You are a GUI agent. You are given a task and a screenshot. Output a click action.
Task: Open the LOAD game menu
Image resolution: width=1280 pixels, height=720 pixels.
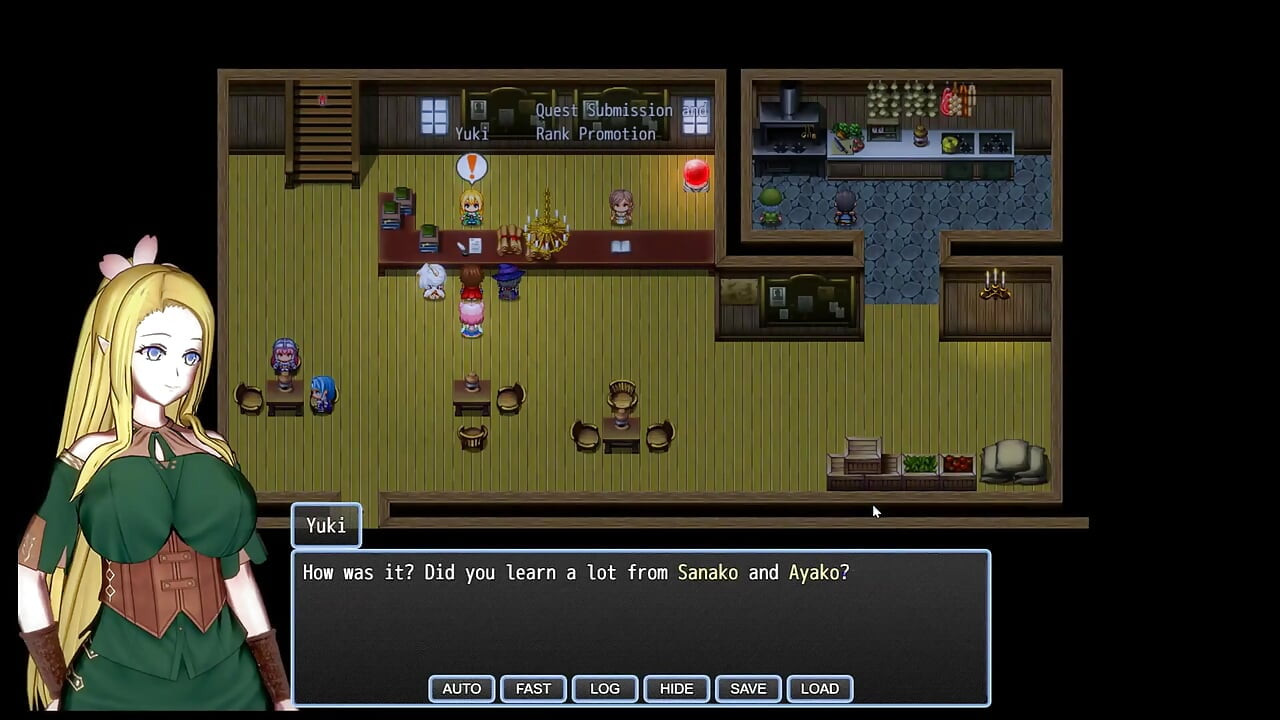click(x=820, y=688)
